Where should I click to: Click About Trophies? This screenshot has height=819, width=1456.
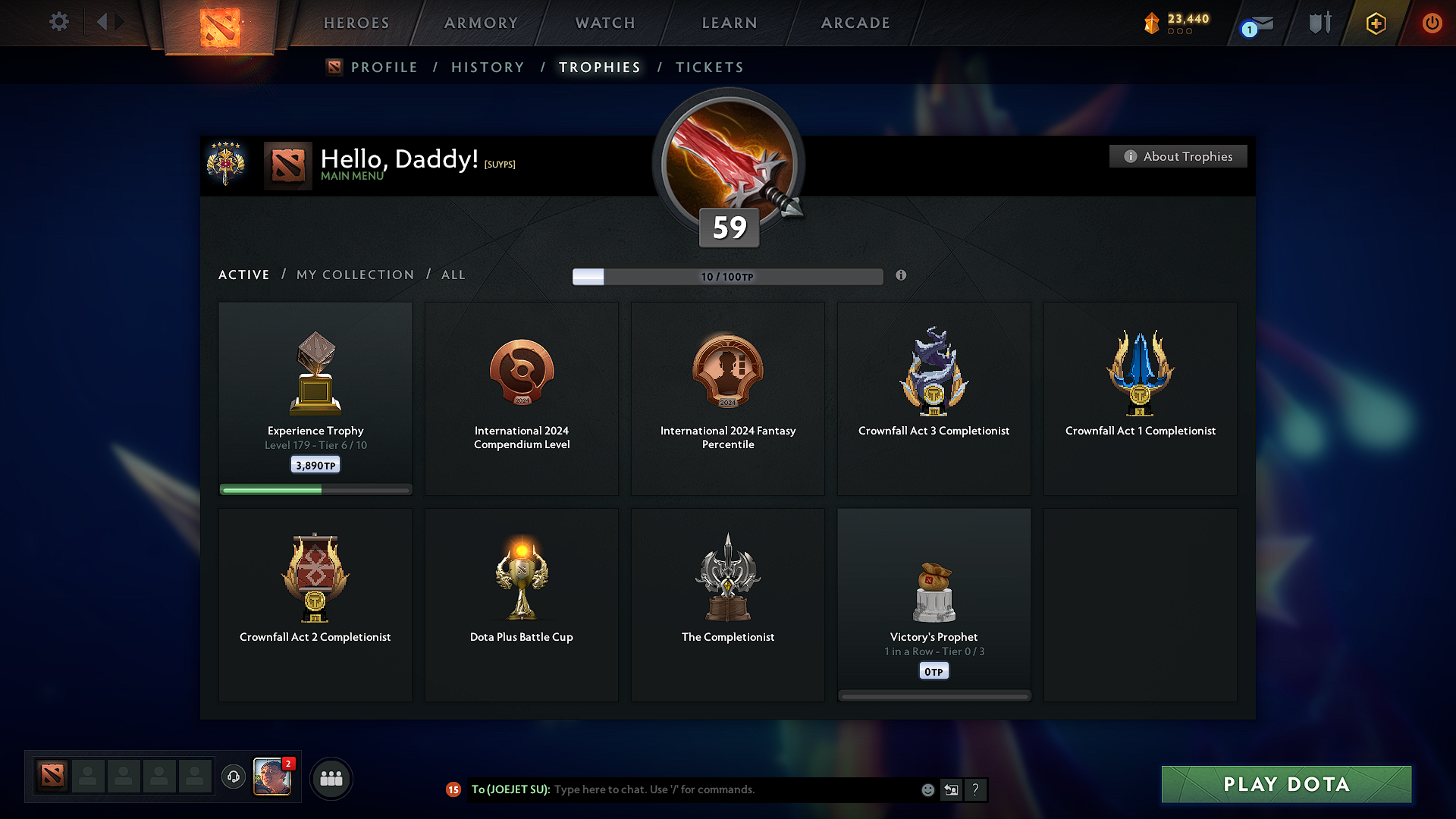(x=1178, y=156)
